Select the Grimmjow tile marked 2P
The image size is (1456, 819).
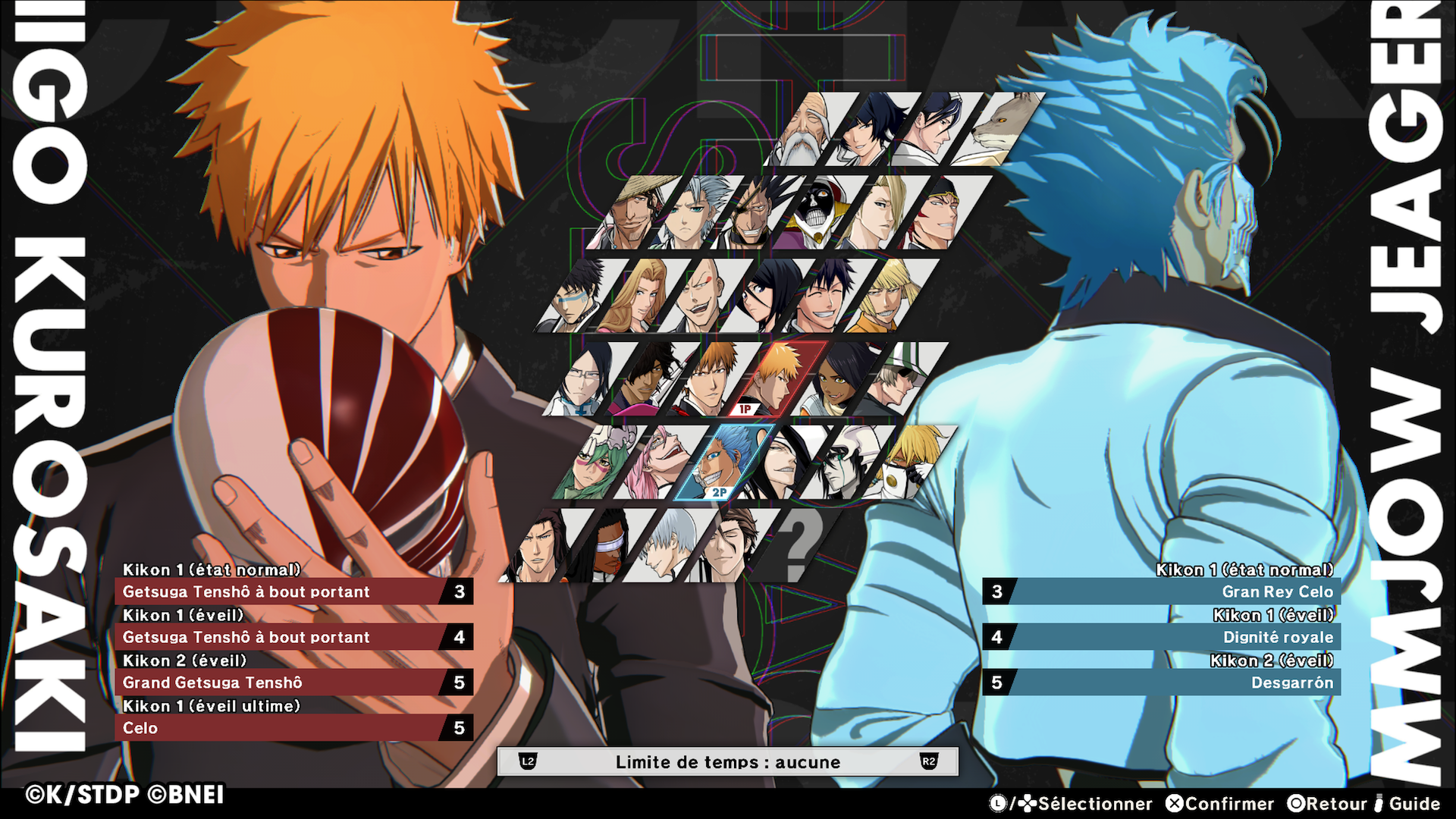coord(724,463)
